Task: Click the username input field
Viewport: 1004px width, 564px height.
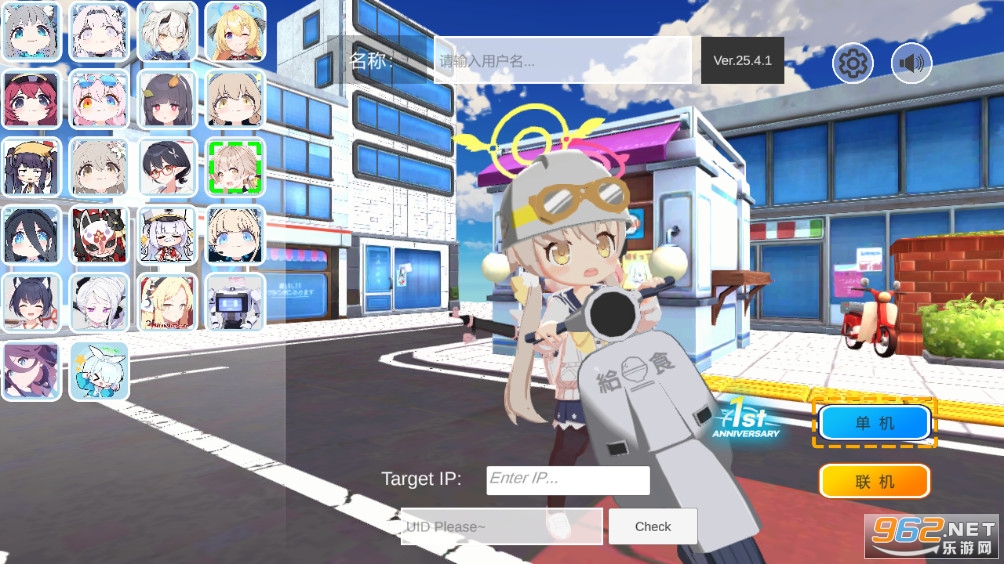Action: coord(562,61)
